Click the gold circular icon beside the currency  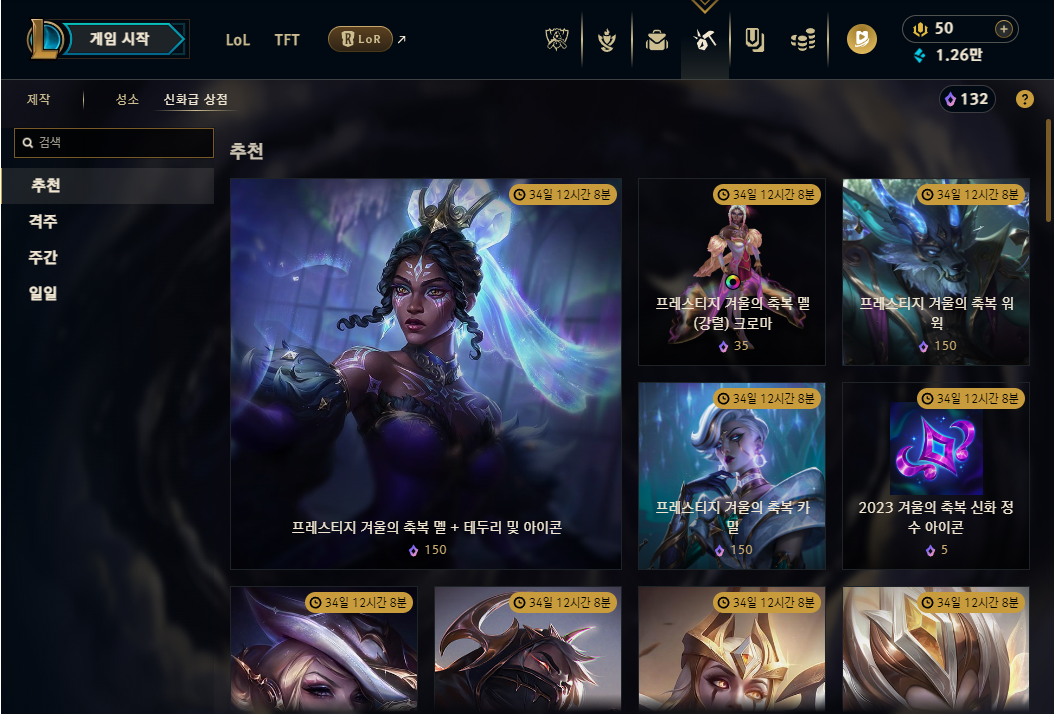pos(861,40)
